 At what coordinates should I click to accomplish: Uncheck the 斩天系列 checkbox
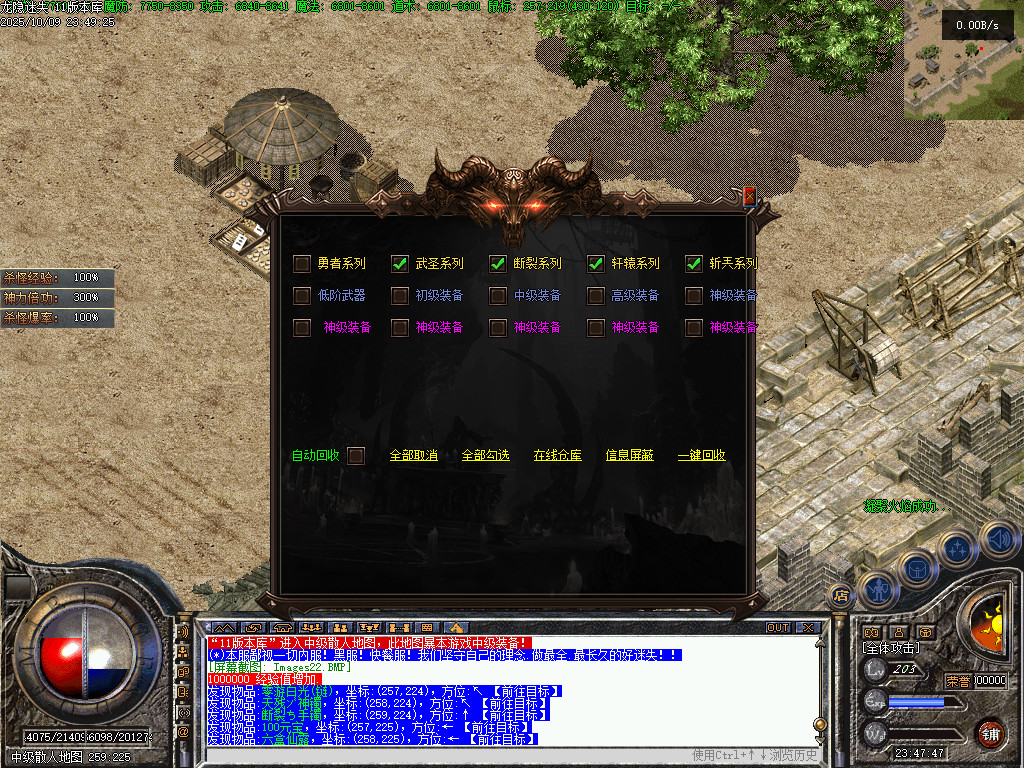pyautogui.click(x=694, y=264)
